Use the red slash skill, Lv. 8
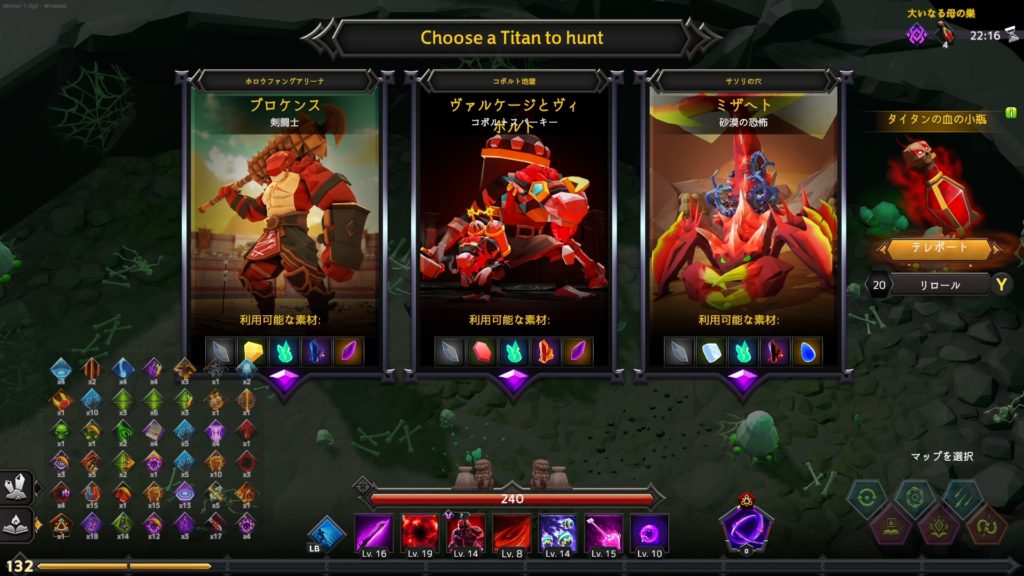Viewport: 1024px width, 576px height. coord(512,532)
